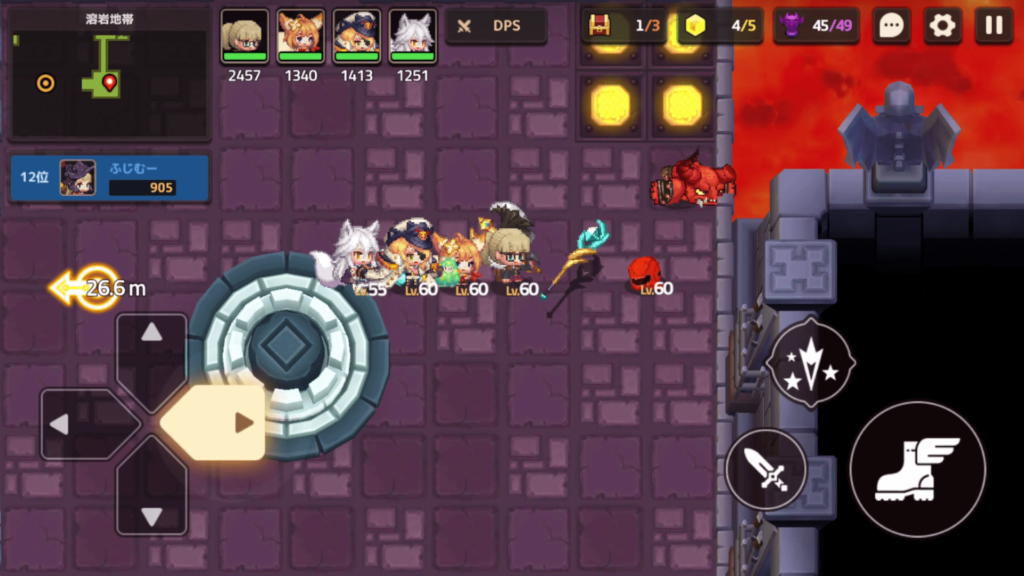Toggle the DPS meter button
The height and width of the screenshot is (576, 1024).
click(x=496, y=26)
